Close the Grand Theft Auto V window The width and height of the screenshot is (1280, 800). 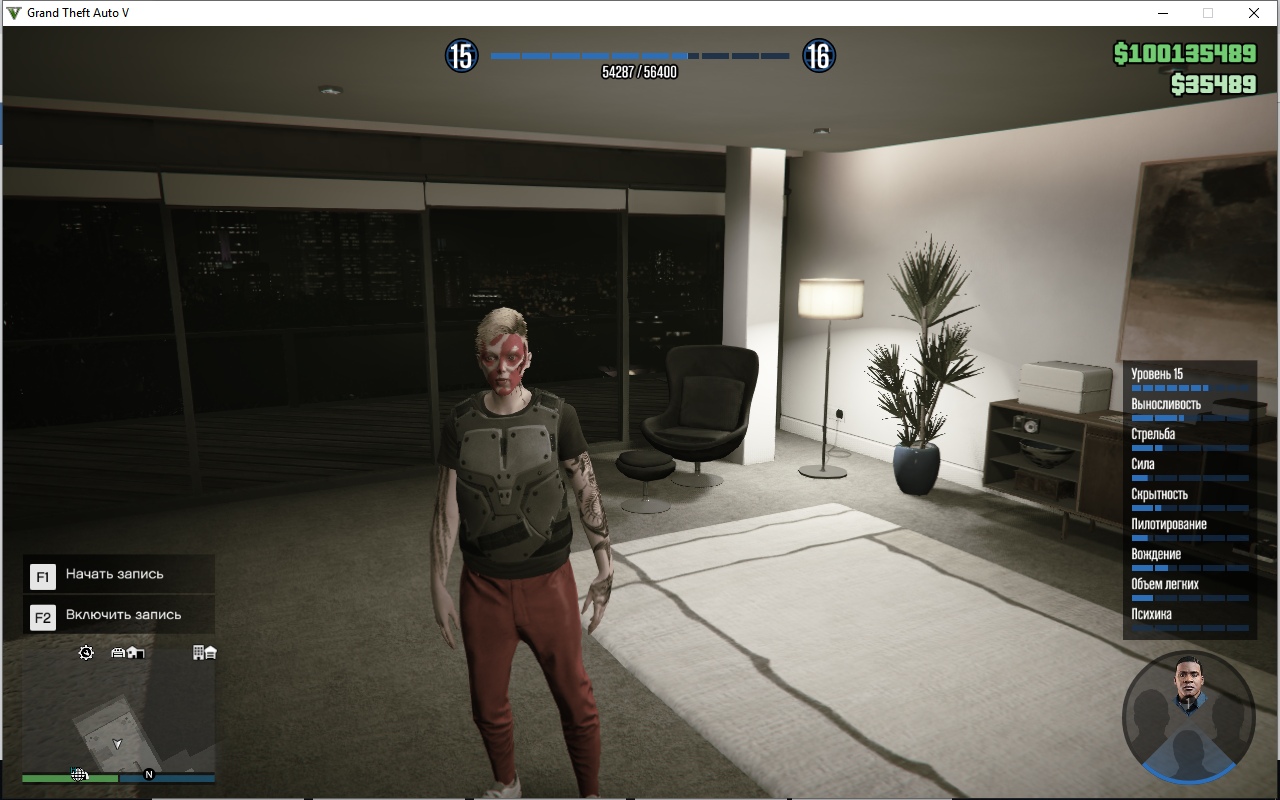pos(1253,13)
